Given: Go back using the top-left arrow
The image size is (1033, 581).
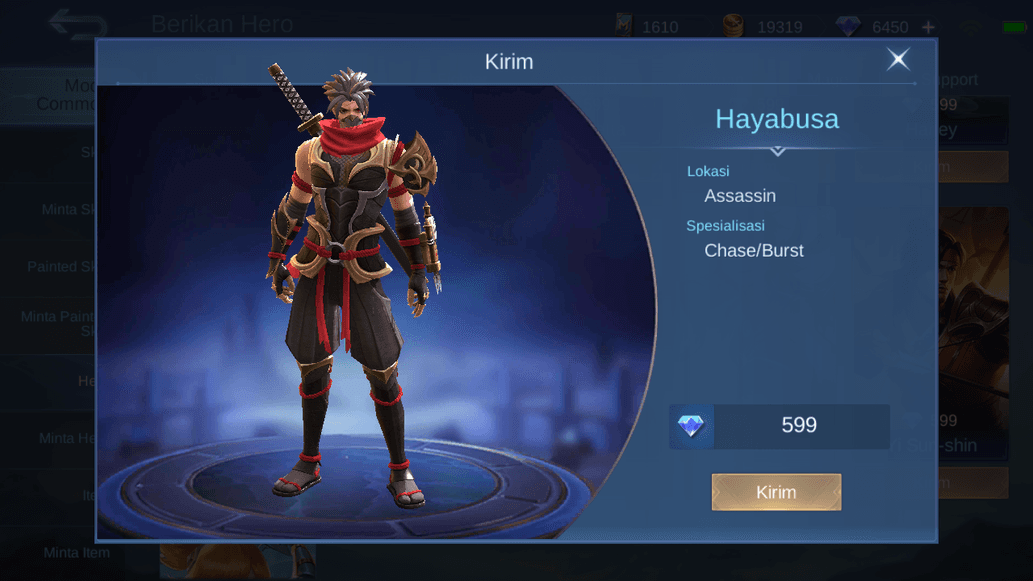Looking at the screenshot, I should (76, 24).
